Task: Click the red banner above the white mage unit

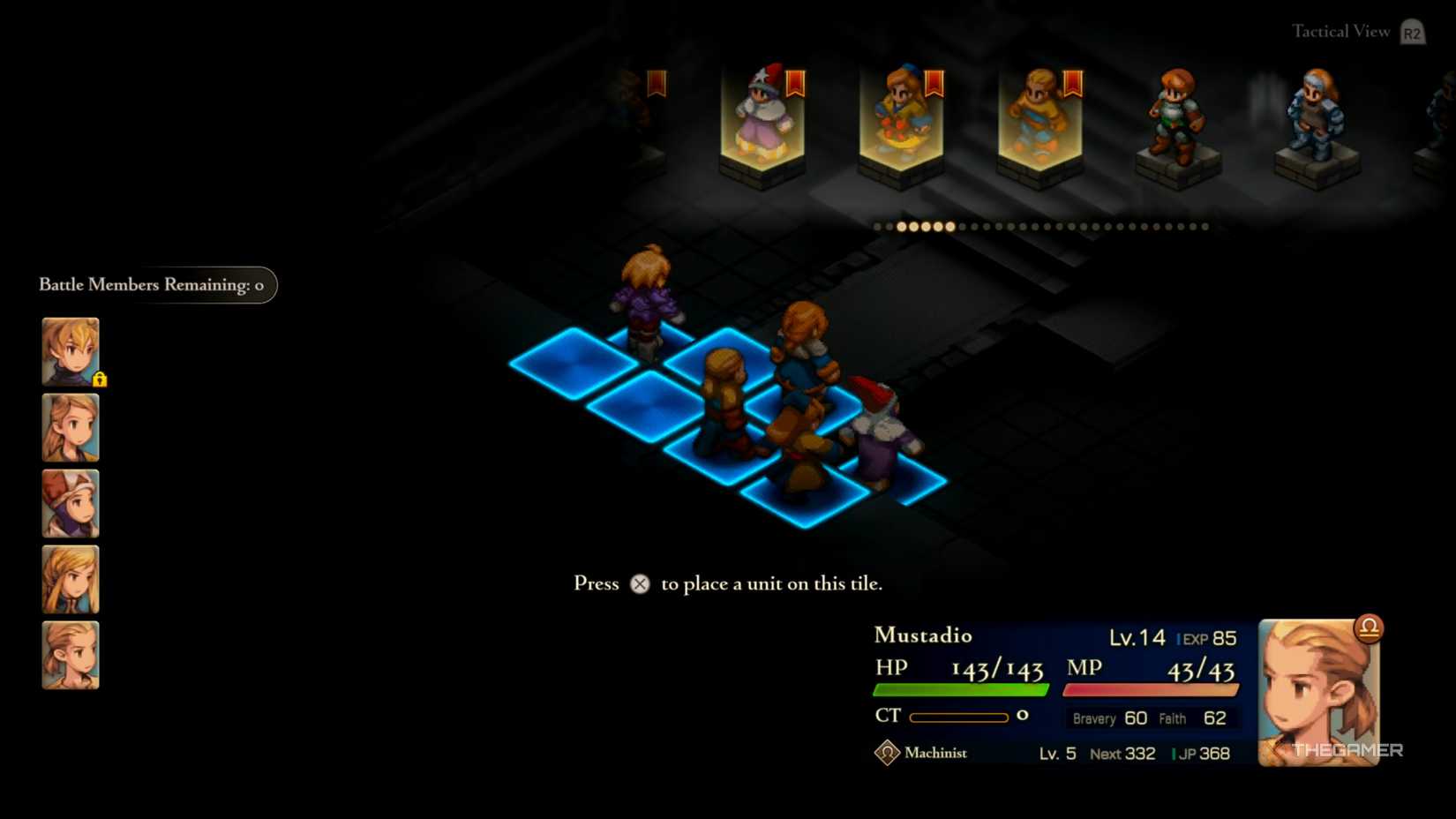Action: (x=793, y=82)
